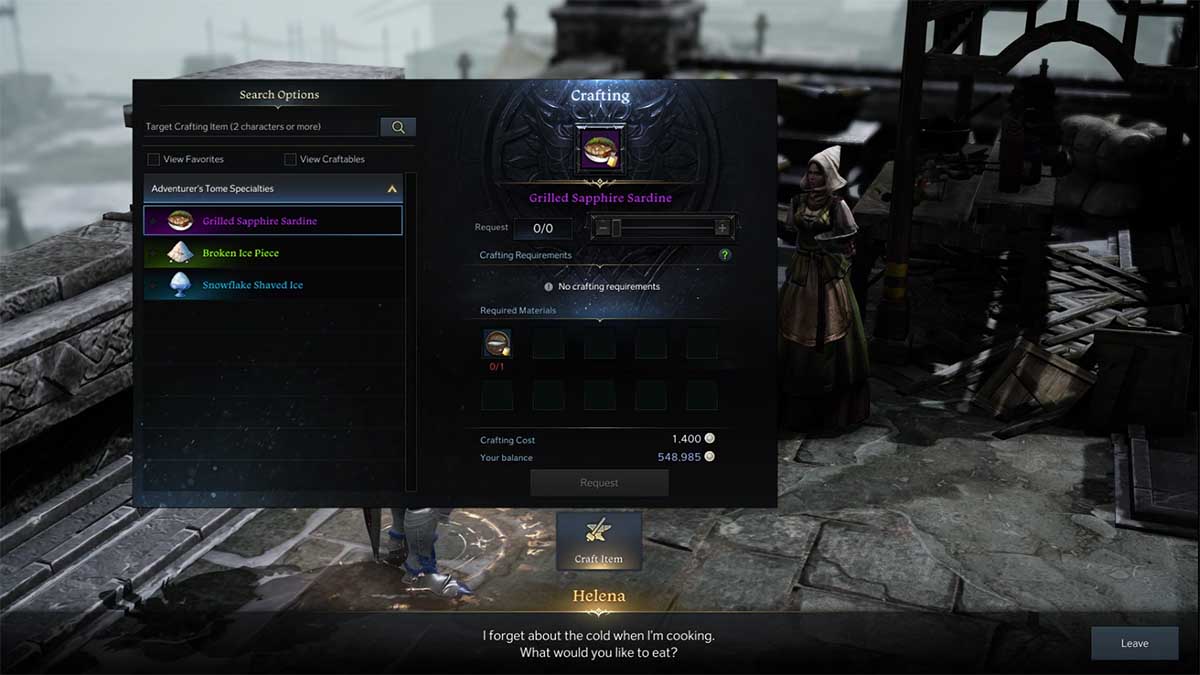Image resolution: width=1200 pixels, height=675 pixels.
Task: Click the crafting quantity slider handle
Action: click(x=616, y=228)
